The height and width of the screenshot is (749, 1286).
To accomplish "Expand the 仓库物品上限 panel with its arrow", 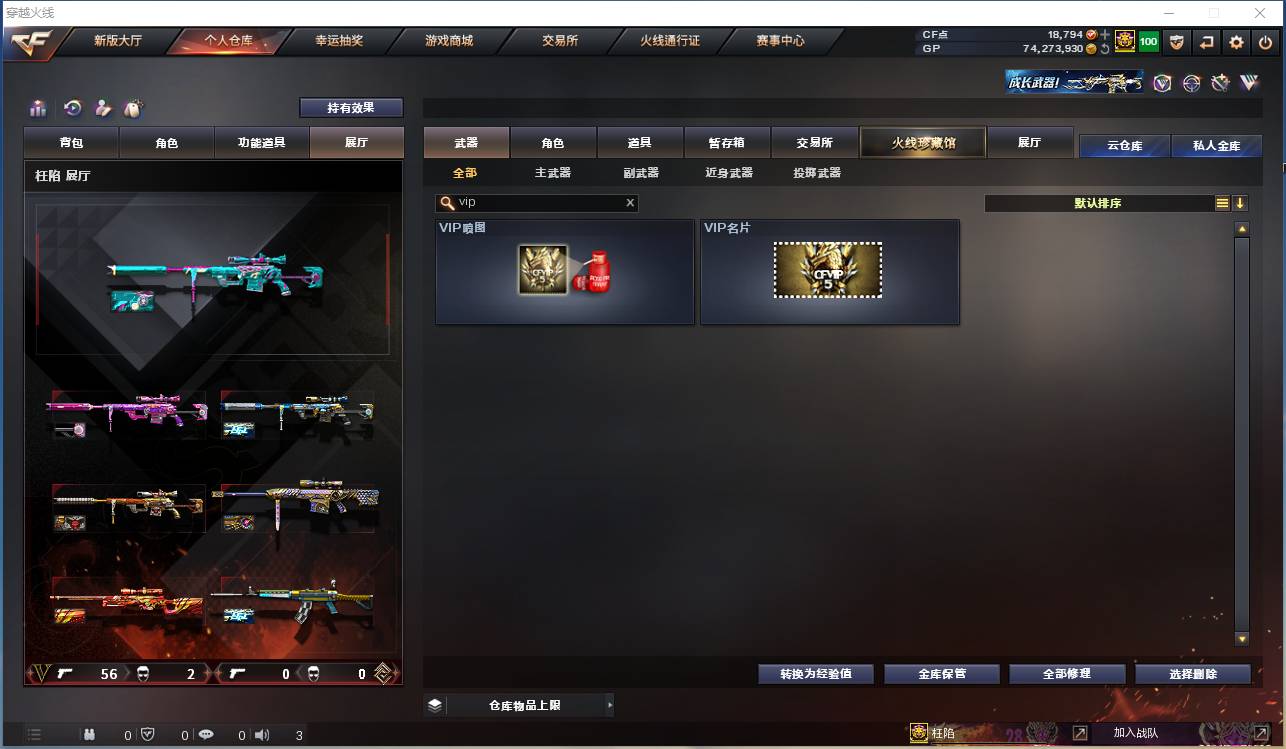I will pos(610,705).
